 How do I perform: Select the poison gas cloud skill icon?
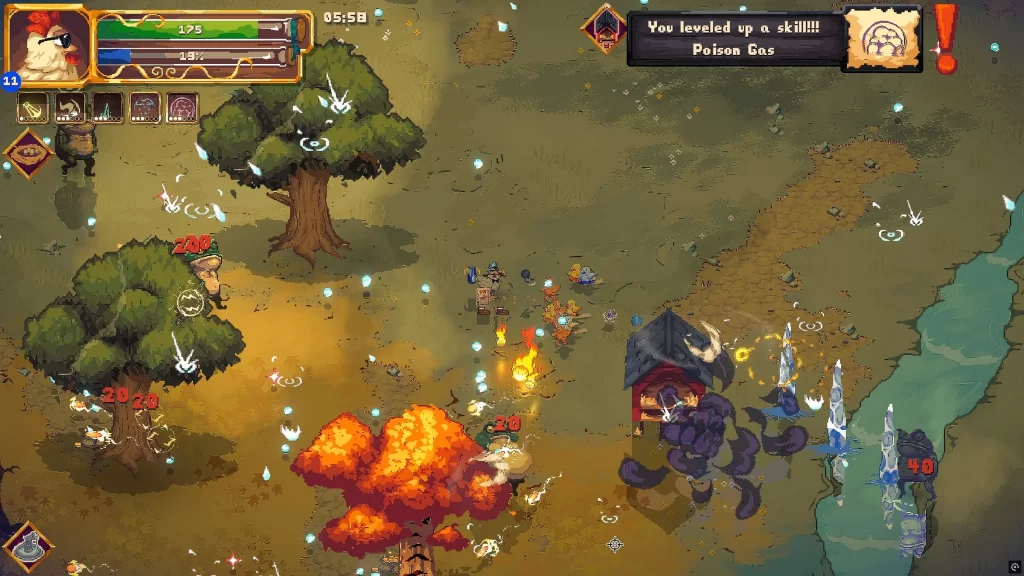[x=145, y=108]
